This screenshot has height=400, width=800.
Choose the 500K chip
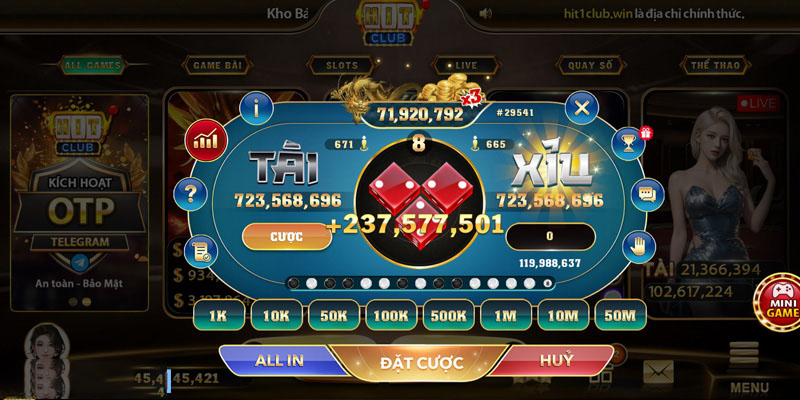448,315
